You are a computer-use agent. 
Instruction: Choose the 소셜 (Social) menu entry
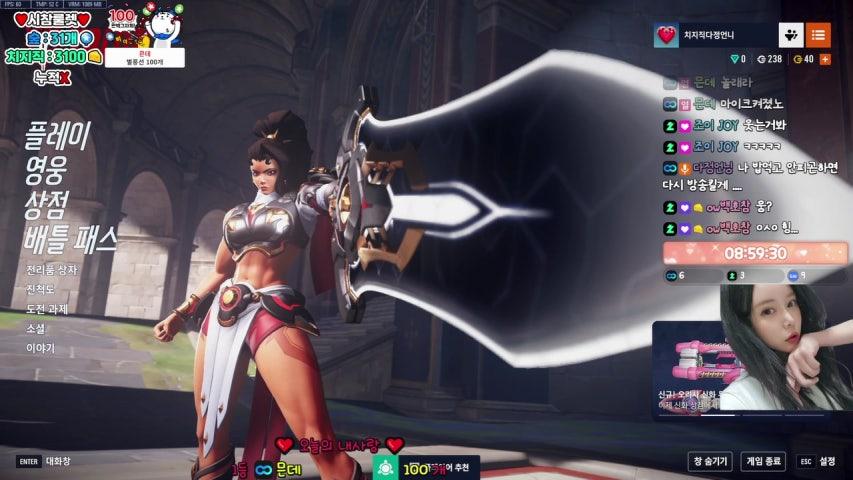tap(36, 329)
